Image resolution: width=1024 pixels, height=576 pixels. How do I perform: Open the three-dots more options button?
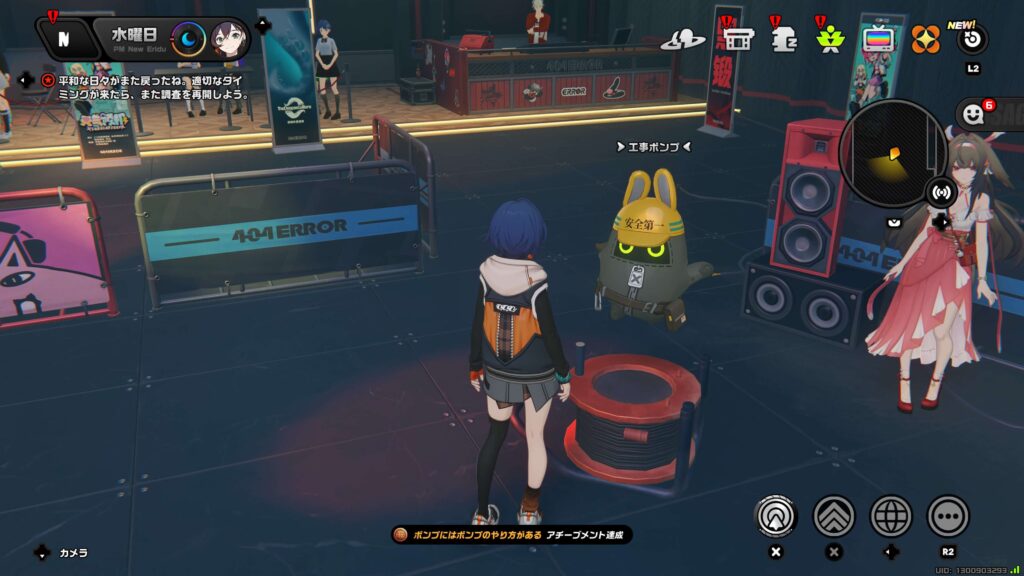pos(948,516)
